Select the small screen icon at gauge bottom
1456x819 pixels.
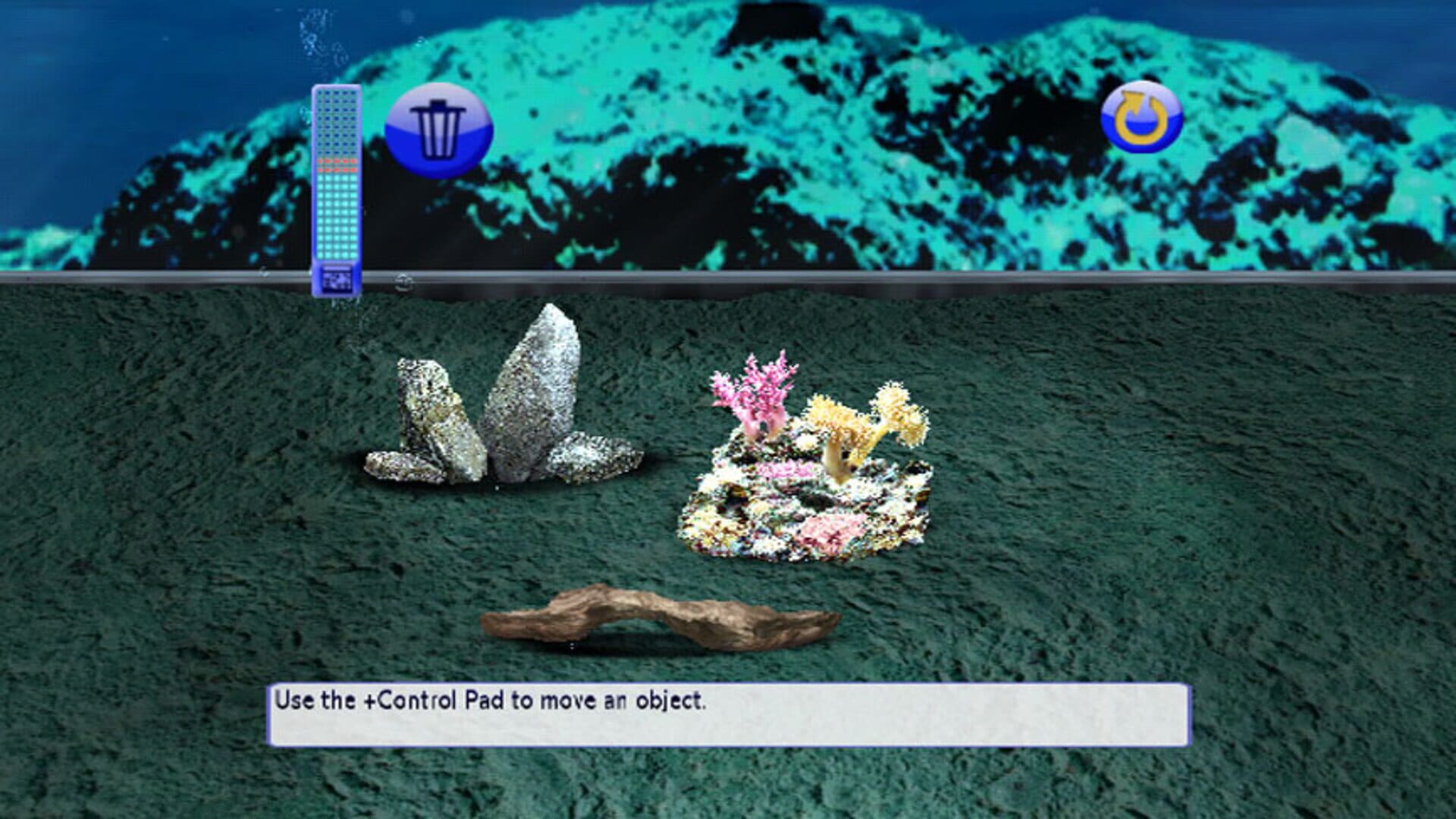click(337, 281)
